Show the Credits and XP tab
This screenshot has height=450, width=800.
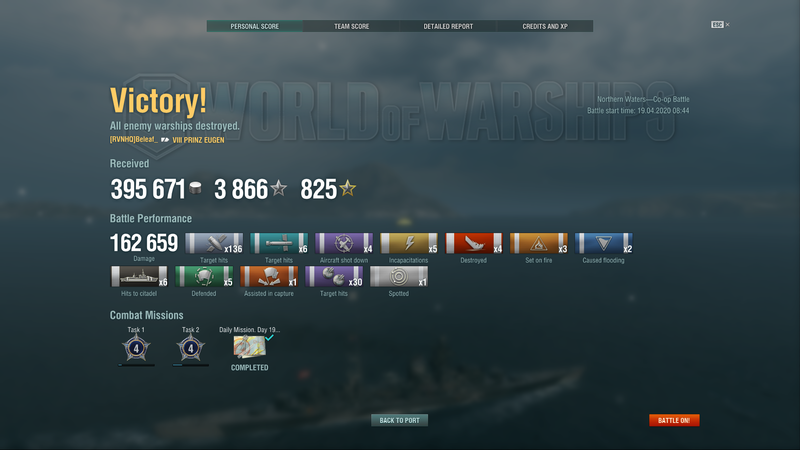click(x=544, y=26)
